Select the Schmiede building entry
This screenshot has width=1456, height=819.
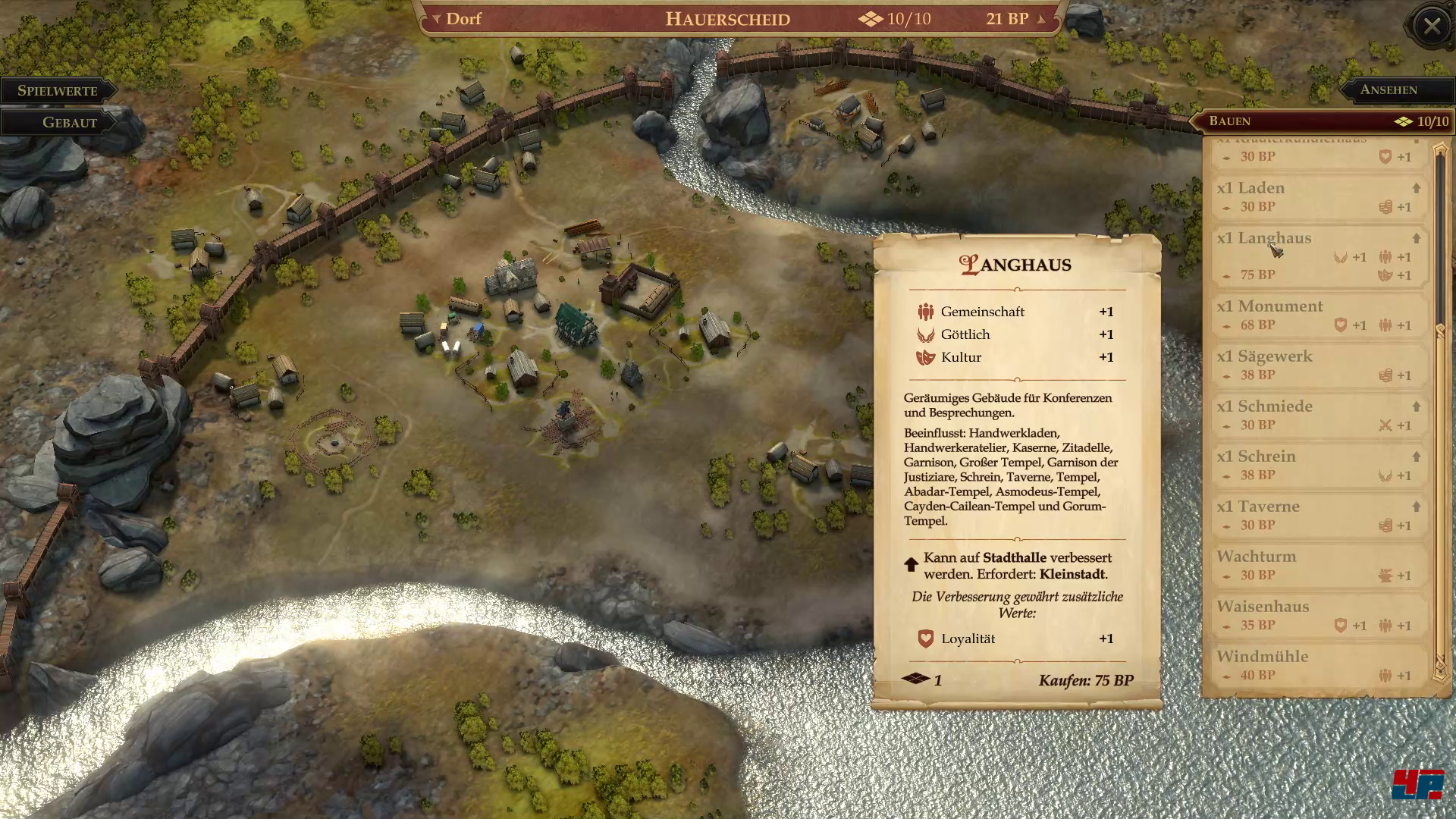point(1318,415)
